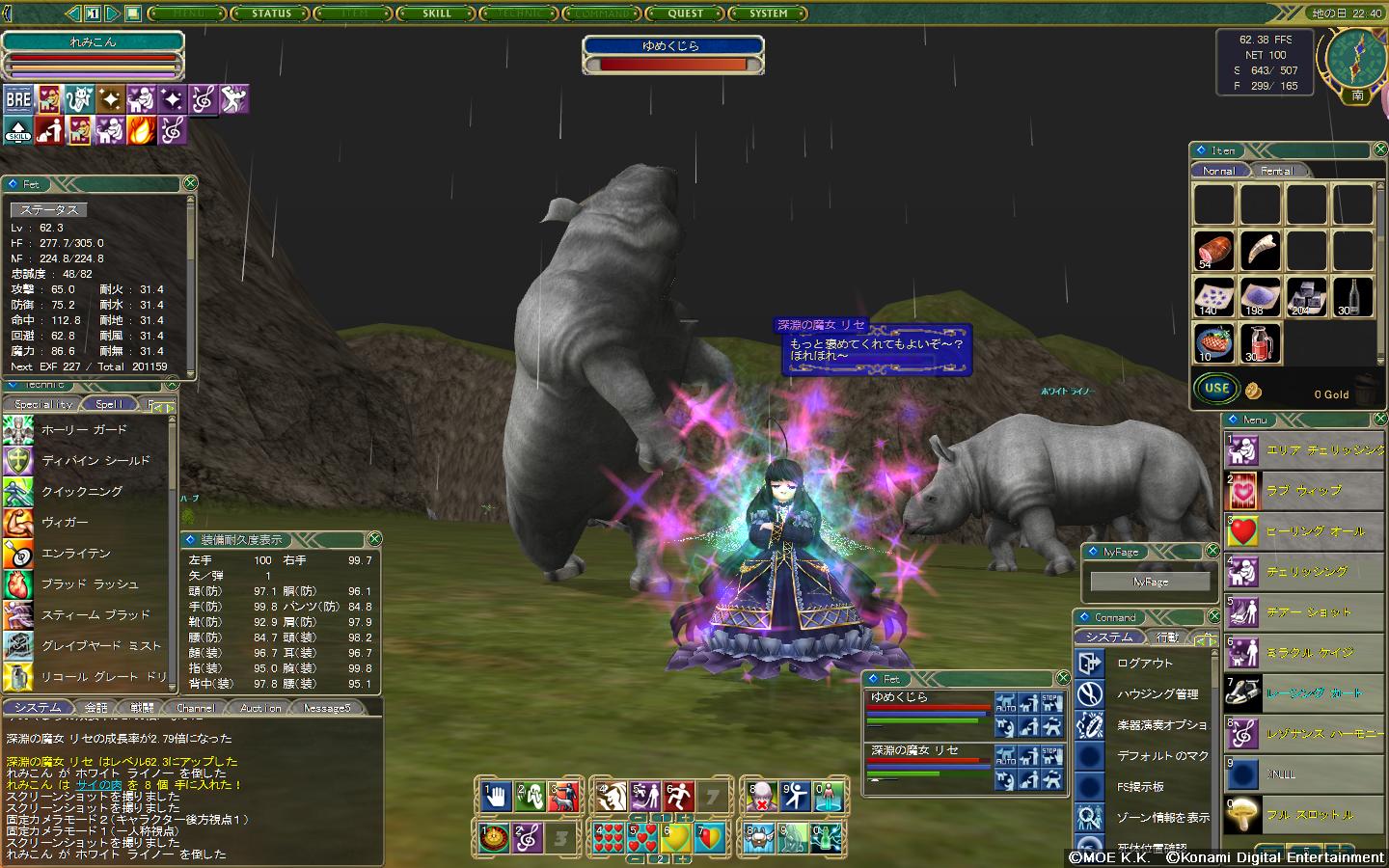Click the compass minimap

[1356, 58]
